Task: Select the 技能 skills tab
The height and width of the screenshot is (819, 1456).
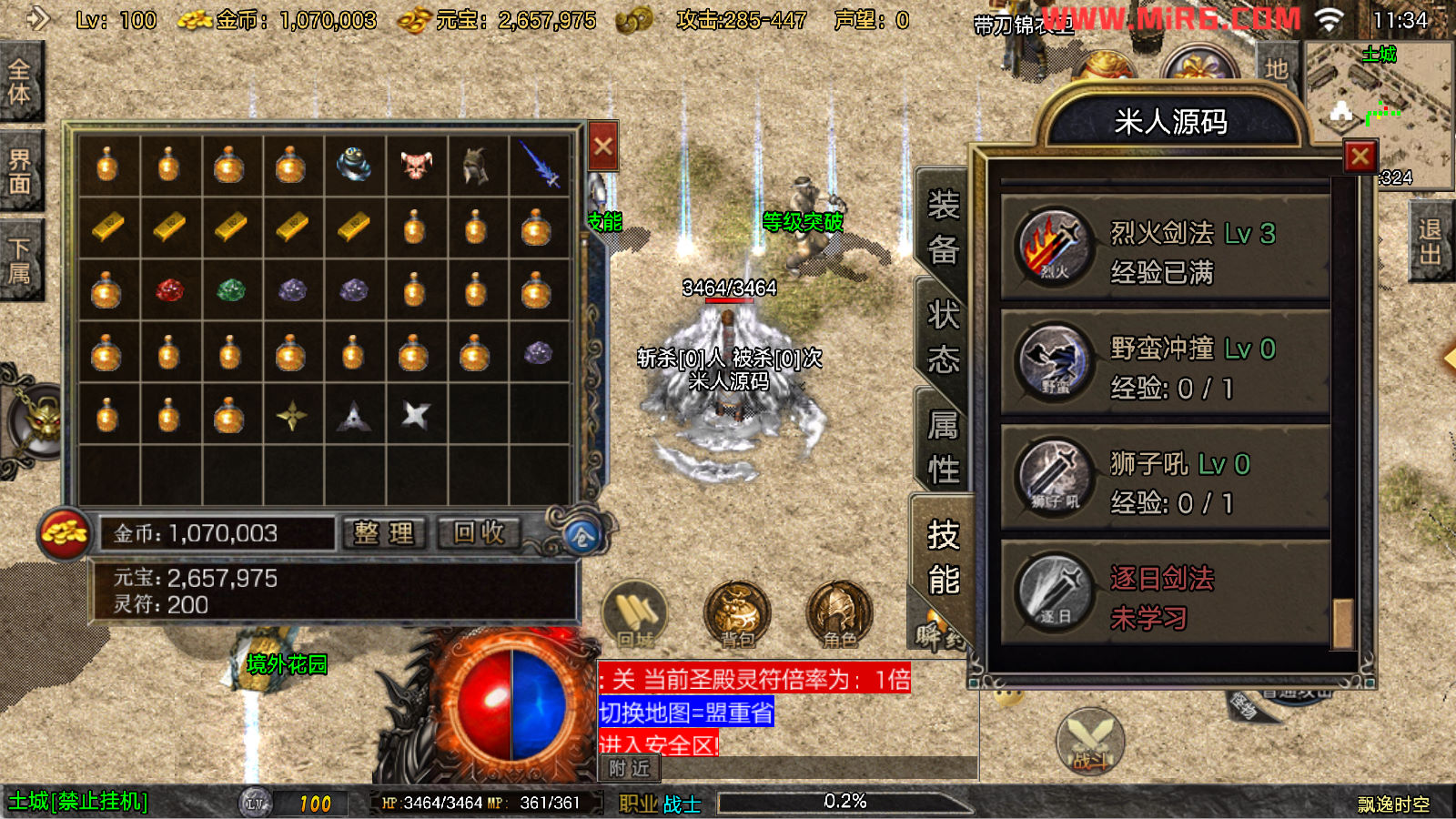Action: coord(943,557)
